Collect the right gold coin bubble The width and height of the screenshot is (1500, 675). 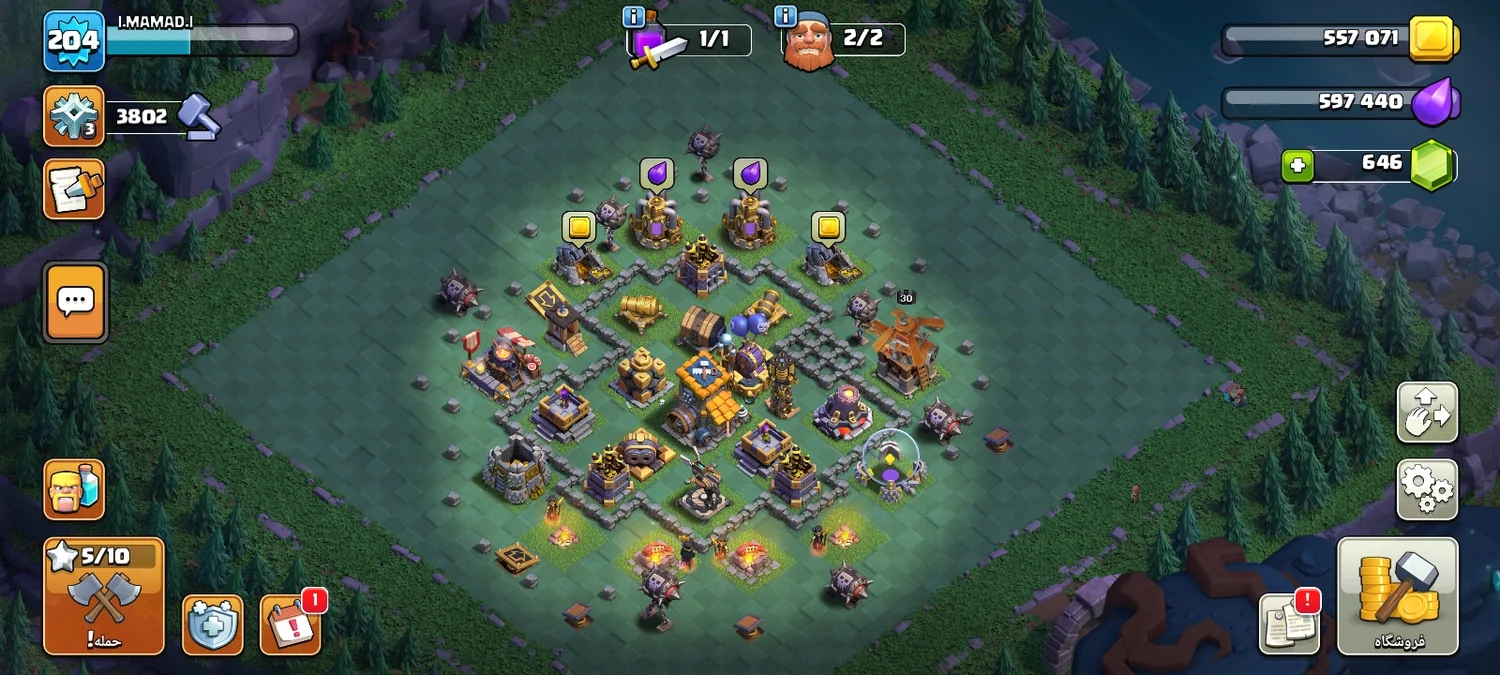(x=828, y=228)
